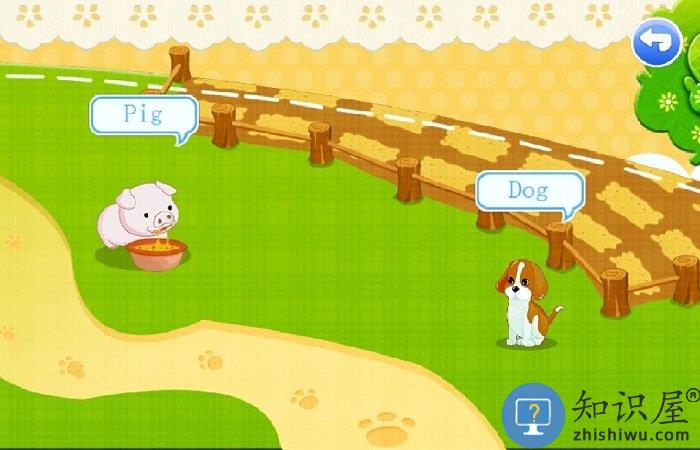Select the Dog word label bubble
The height and width of the screenshot is (450, 700).
528,190
